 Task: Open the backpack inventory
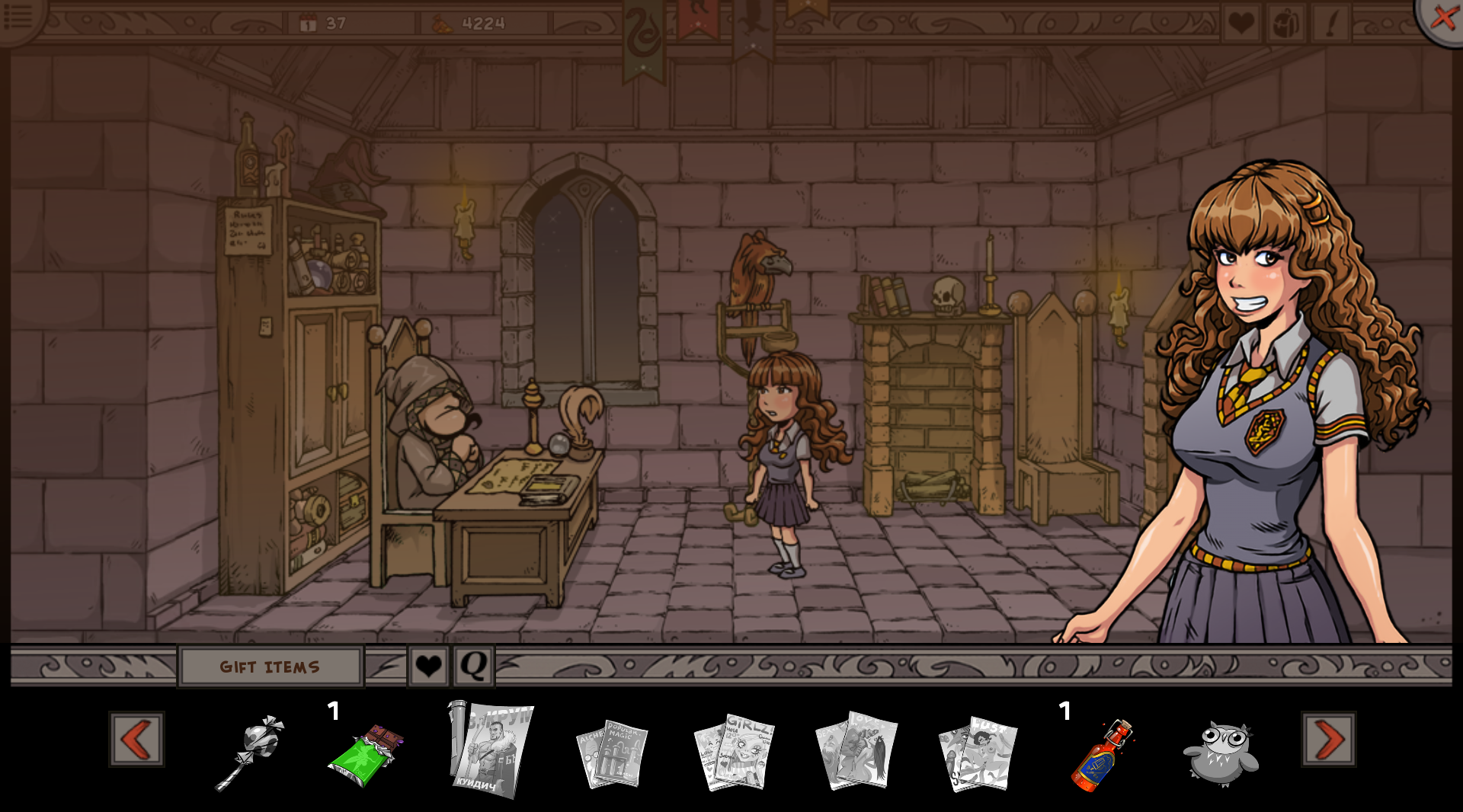(x=1286, y=23)
